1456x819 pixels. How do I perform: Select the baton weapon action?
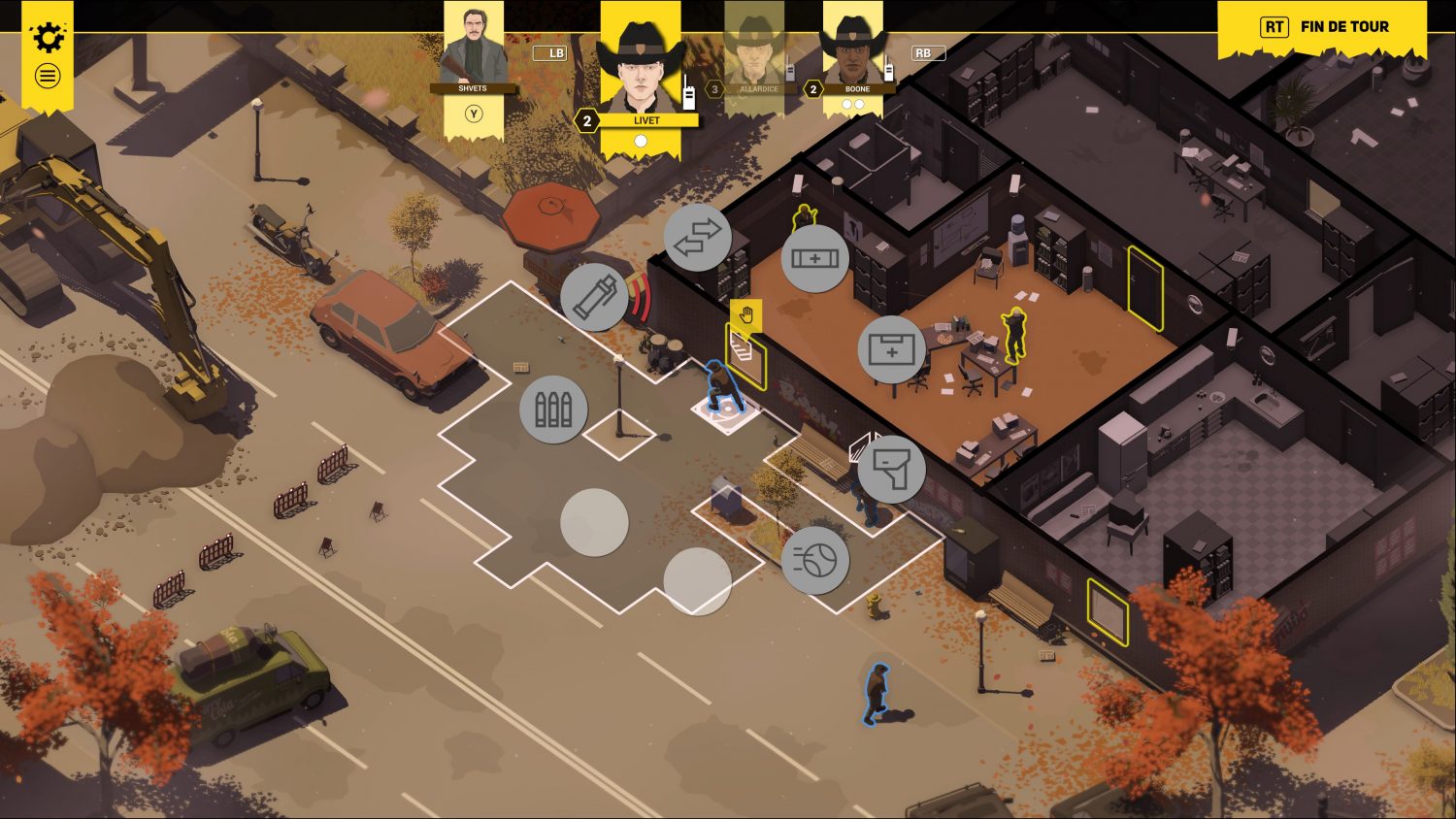point(594,297)
